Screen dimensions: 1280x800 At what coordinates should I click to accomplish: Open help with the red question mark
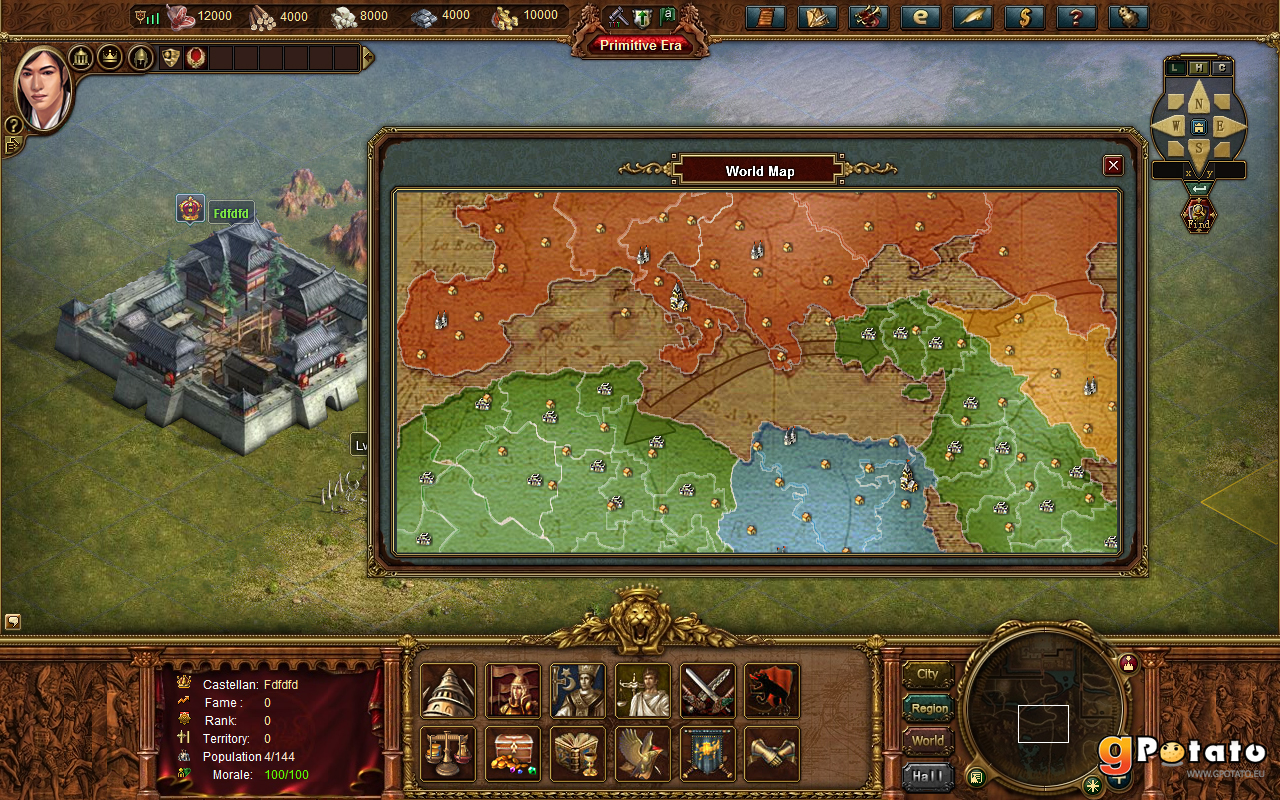click(x=1076, y=17)
